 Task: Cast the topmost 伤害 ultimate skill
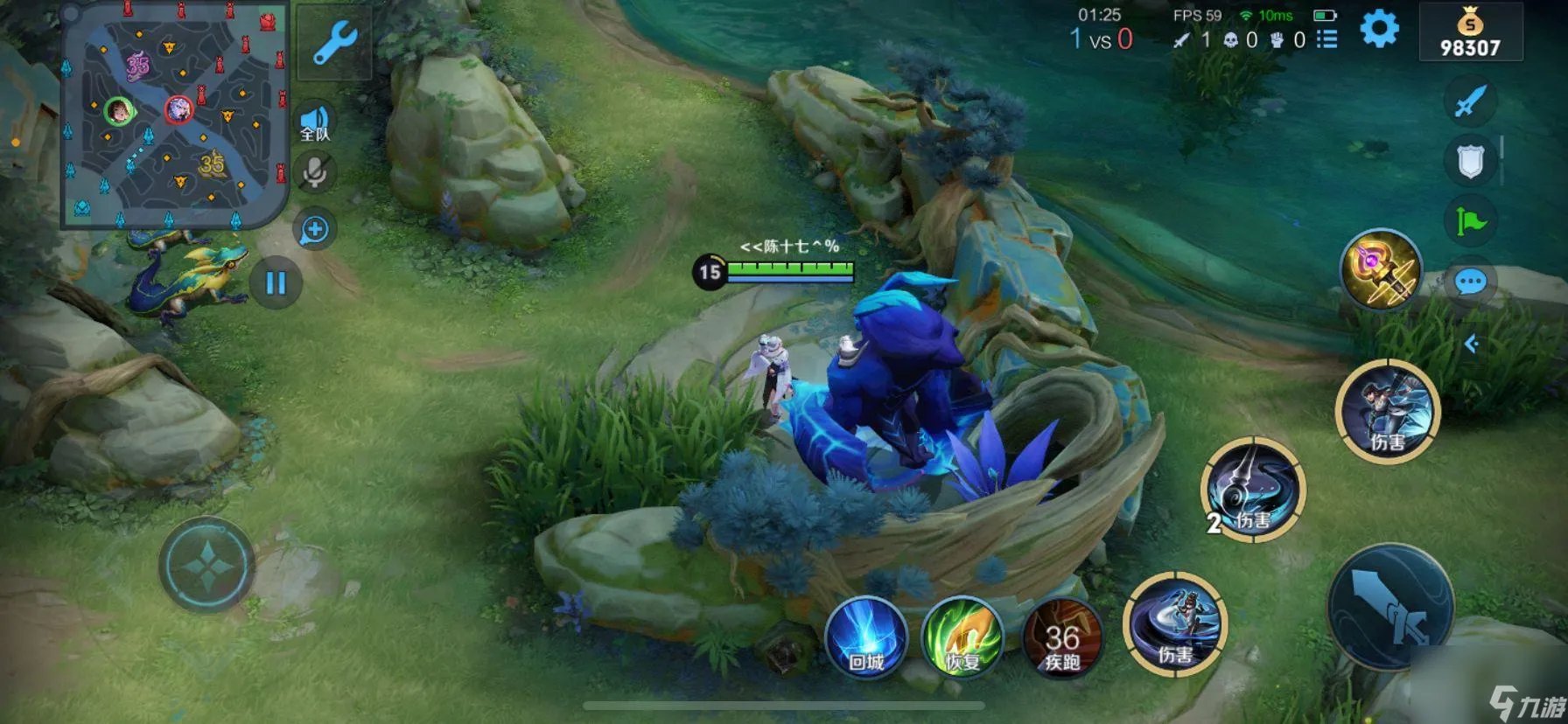coord(1388,411)
